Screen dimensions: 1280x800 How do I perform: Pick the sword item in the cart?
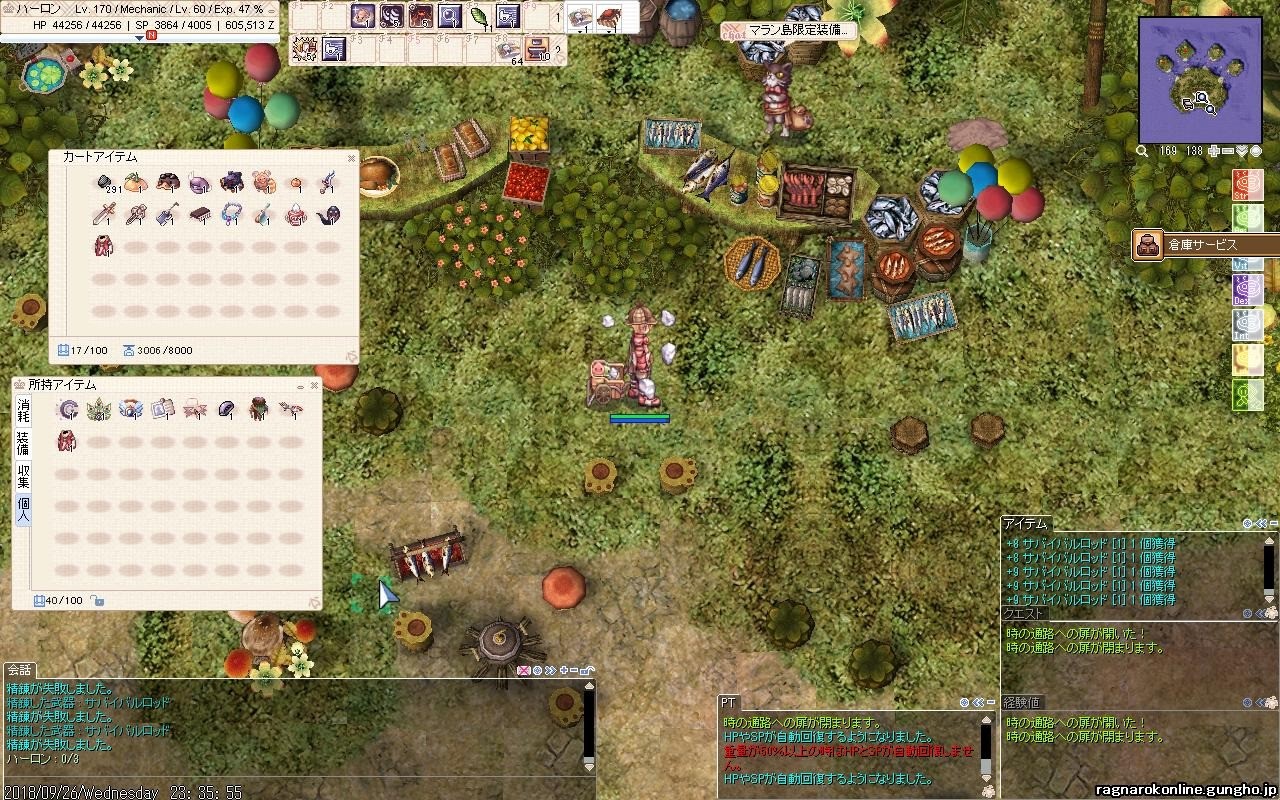tap(104, 213)
